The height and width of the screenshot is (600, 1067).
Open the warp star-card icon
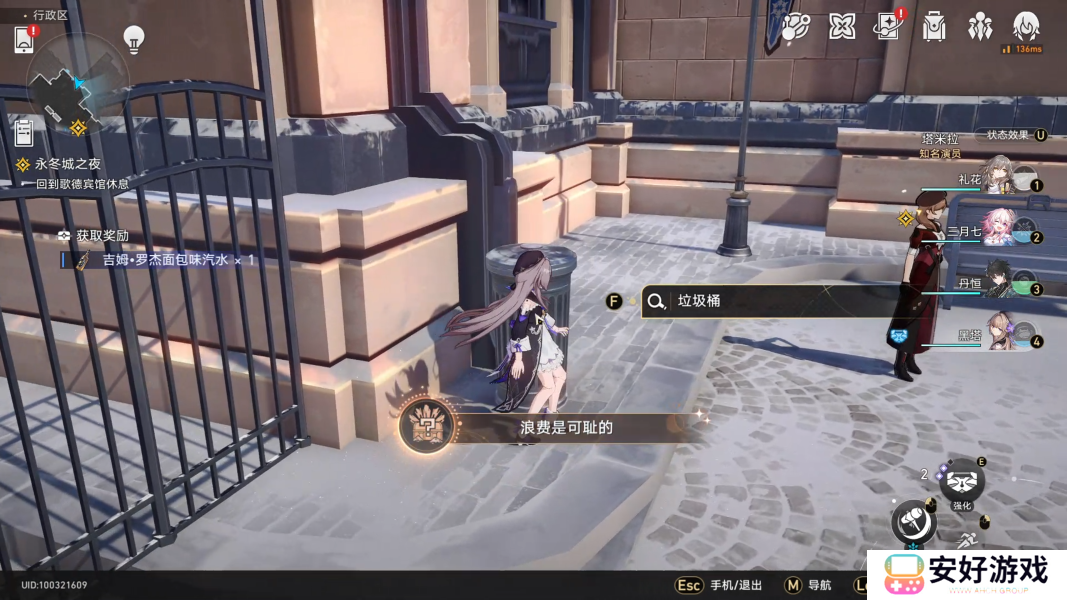pos(886,27)
